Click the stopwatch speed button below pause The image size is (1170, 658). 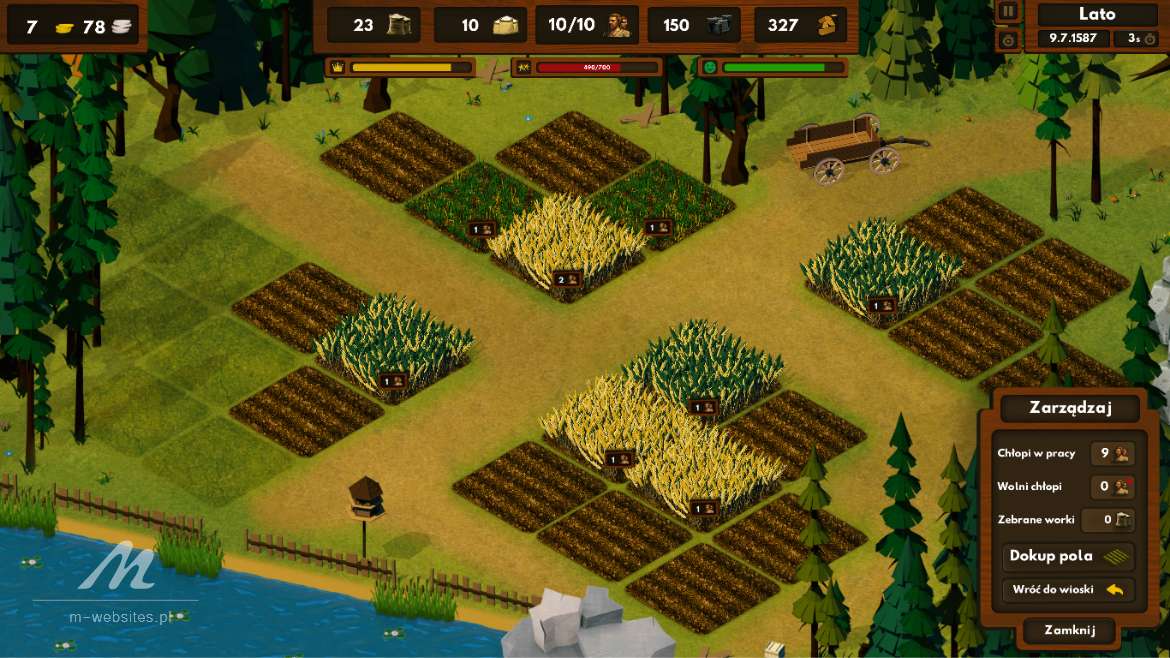click(x=1008, y=40)
